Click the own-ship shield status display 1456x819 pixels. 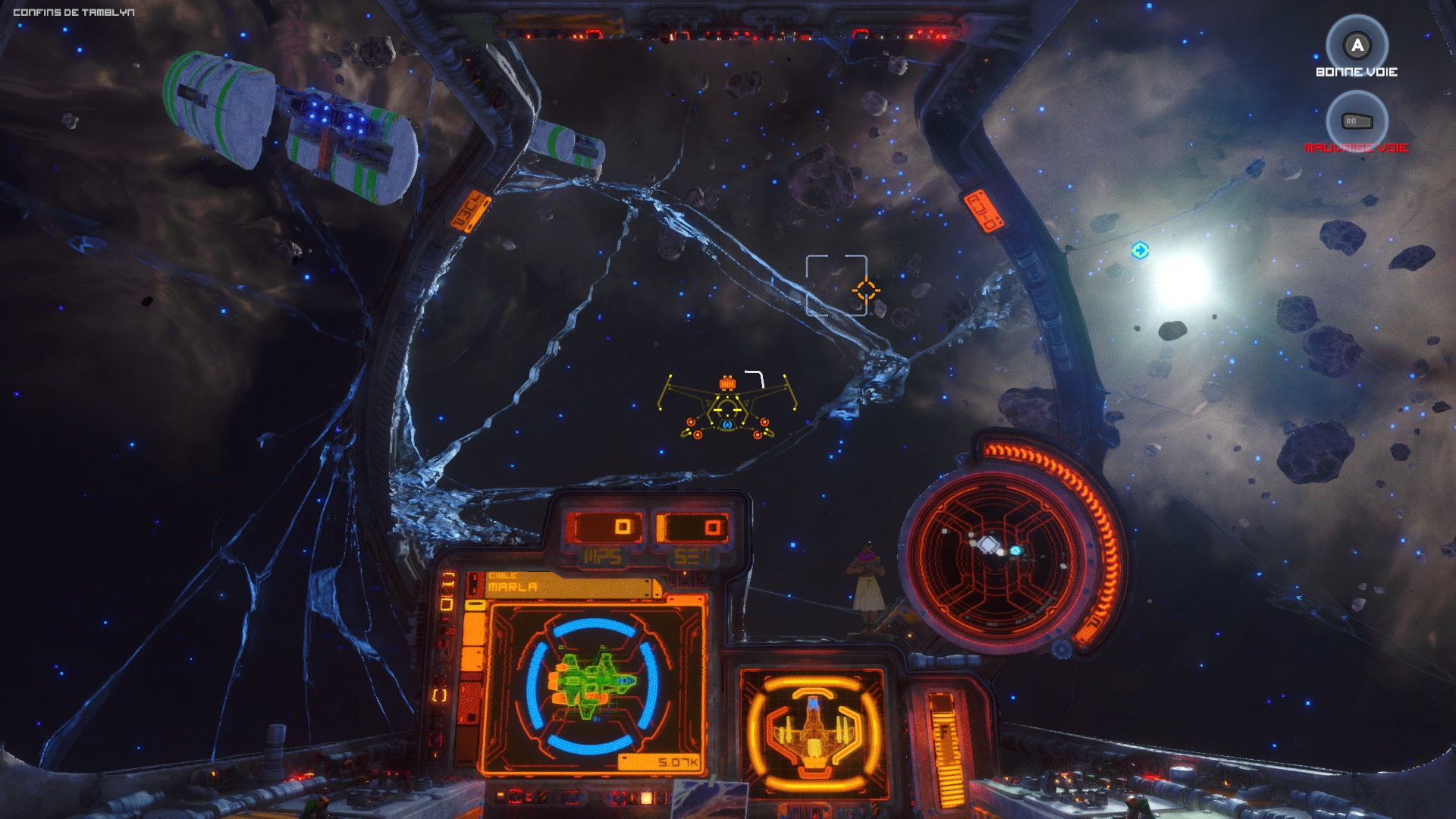pyautogui.click(x=812, y=730)
